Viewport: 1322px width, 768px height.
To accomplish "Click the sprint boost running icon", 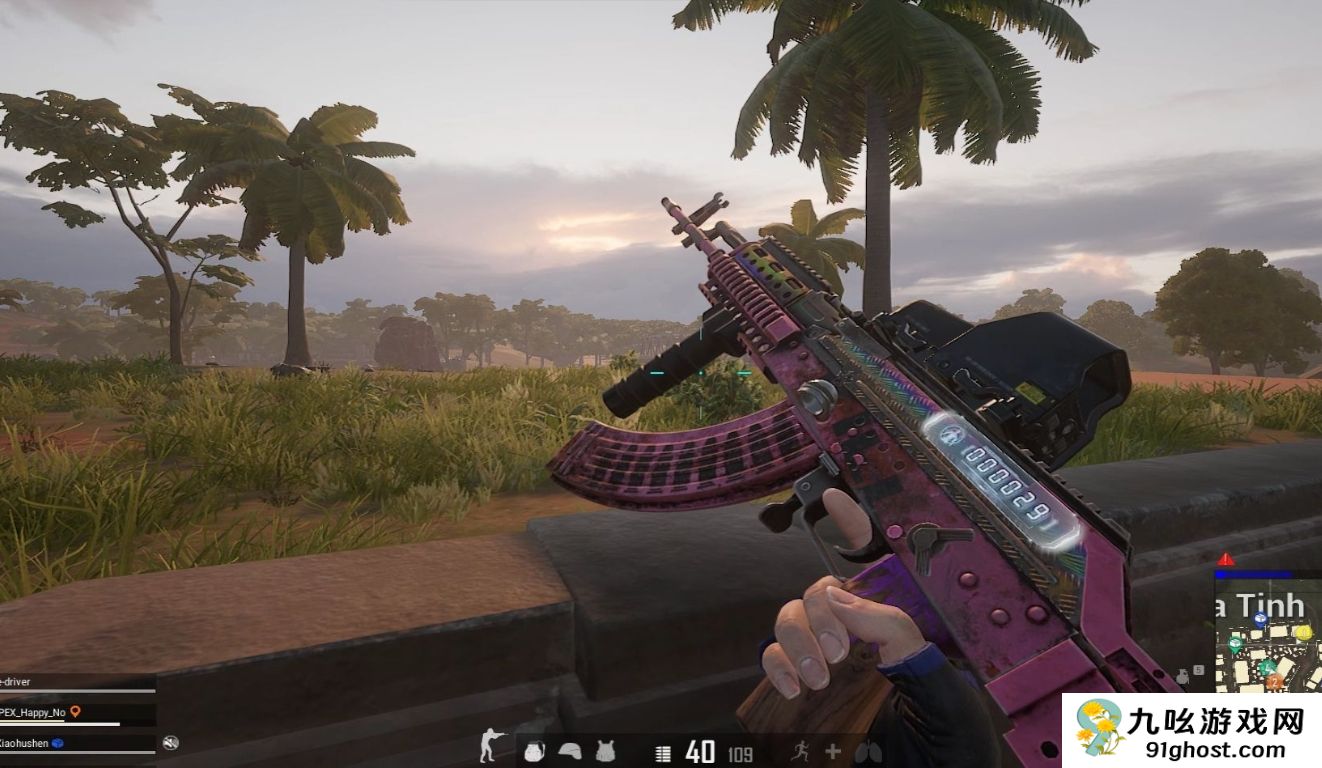I will (x=798, y=751).
